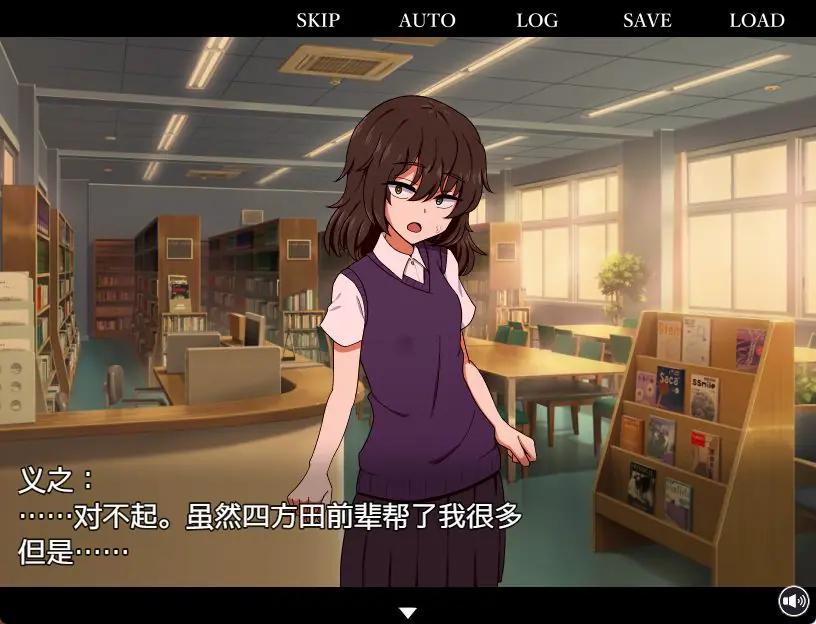Viewport: 816px width, 624px height.
Task: Toggle the speaker sound icon
Action: tap(794, 601)
